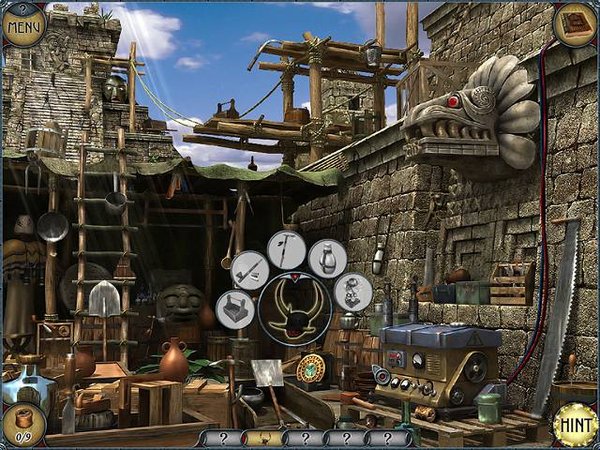
Task: Open the MENU button
Action: coord(24,24)
